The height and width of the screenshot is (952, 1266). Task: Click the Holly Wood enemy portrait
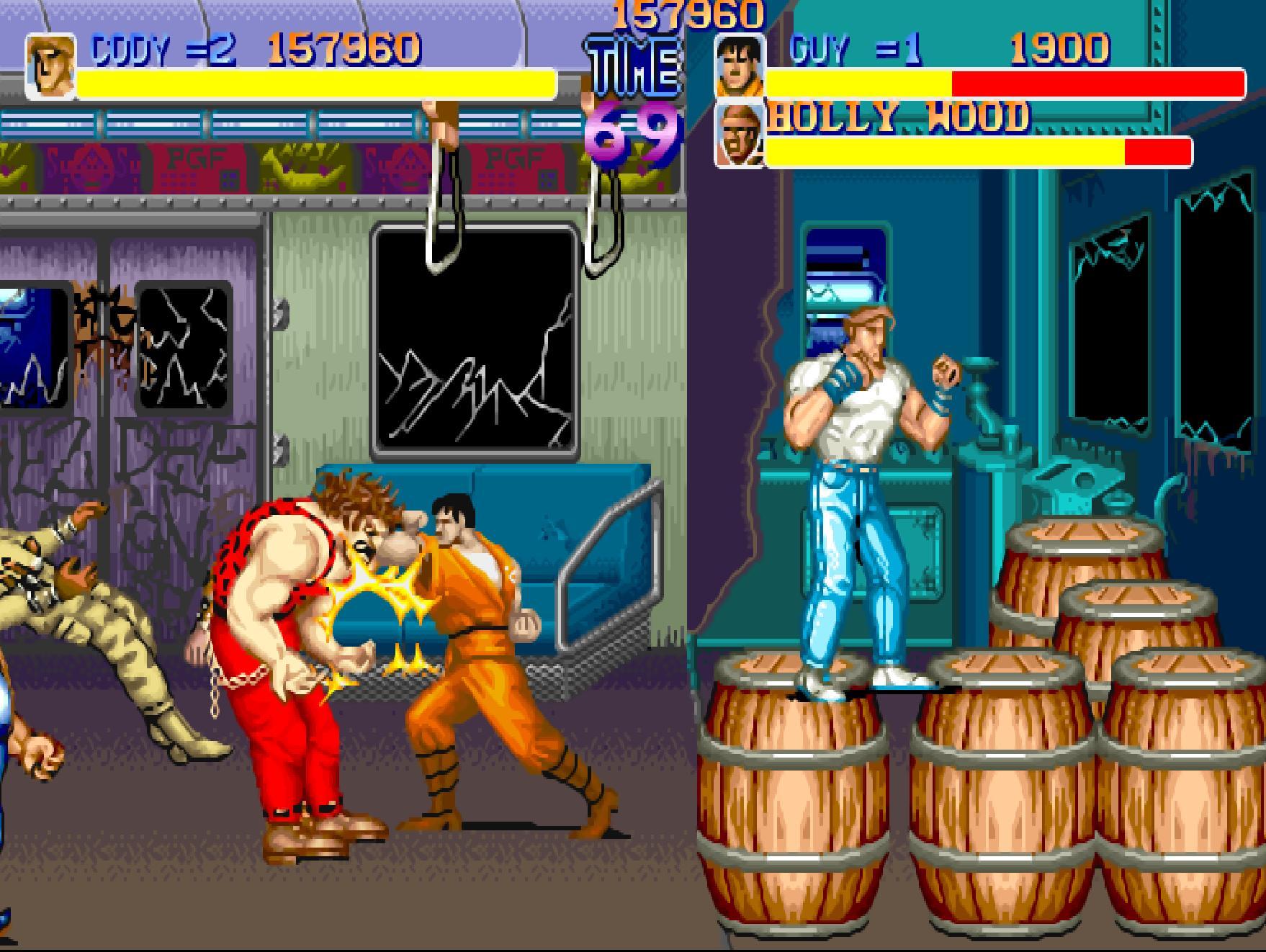tap(740, 135)
